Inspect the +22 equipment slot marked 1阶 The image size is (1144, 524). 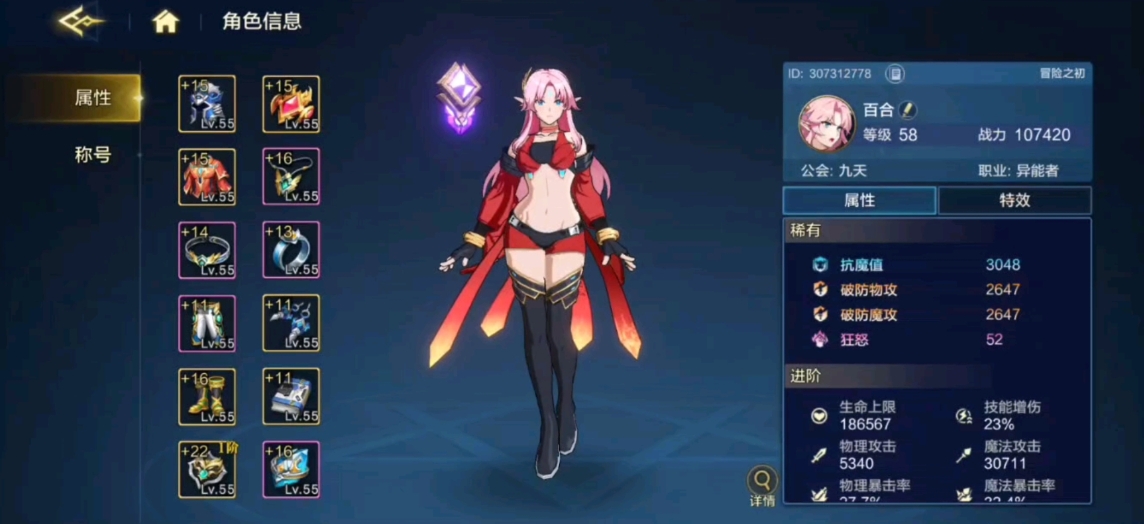point(207,470)
